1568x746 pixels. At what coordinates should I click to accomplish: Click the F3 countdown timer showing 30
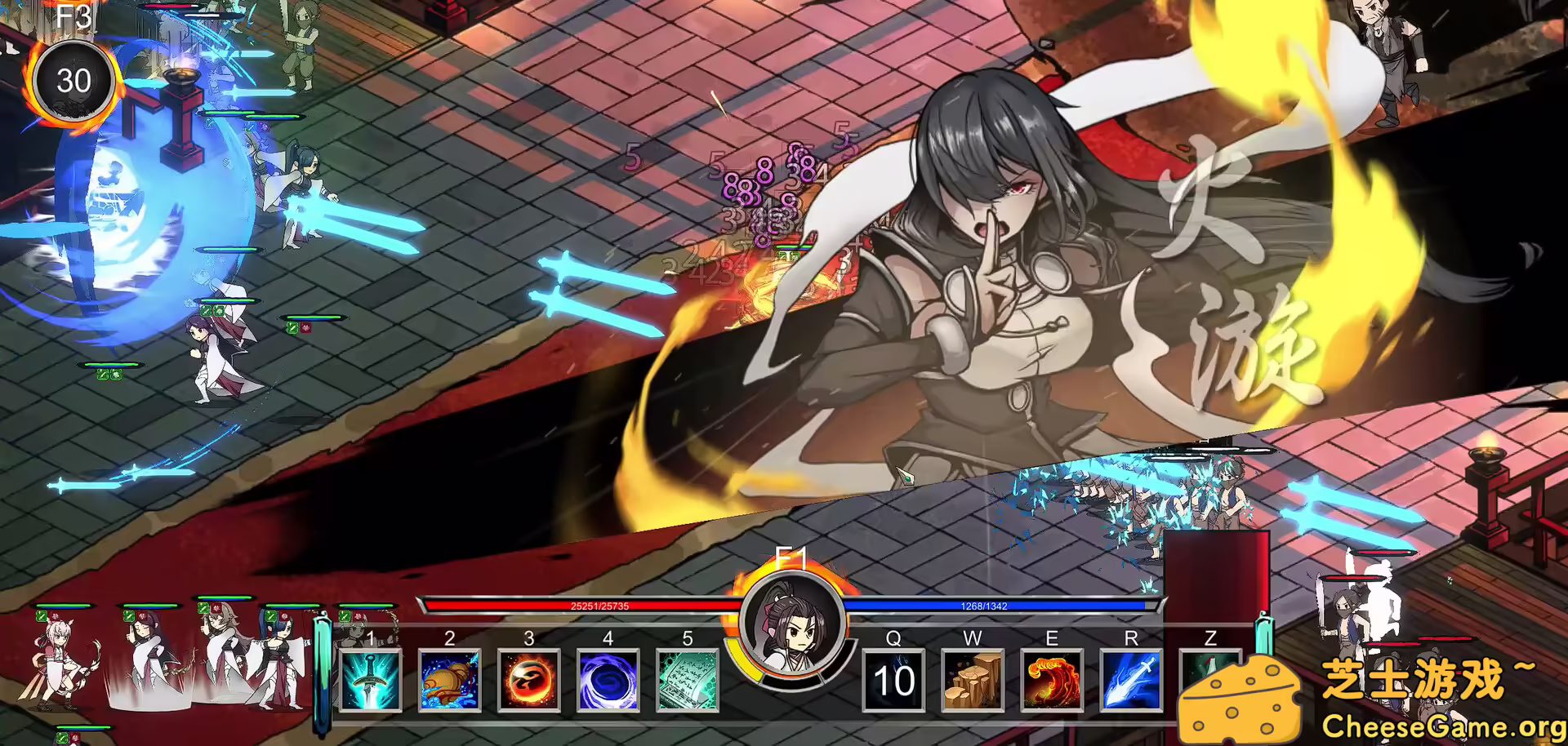tap(74, 81)
